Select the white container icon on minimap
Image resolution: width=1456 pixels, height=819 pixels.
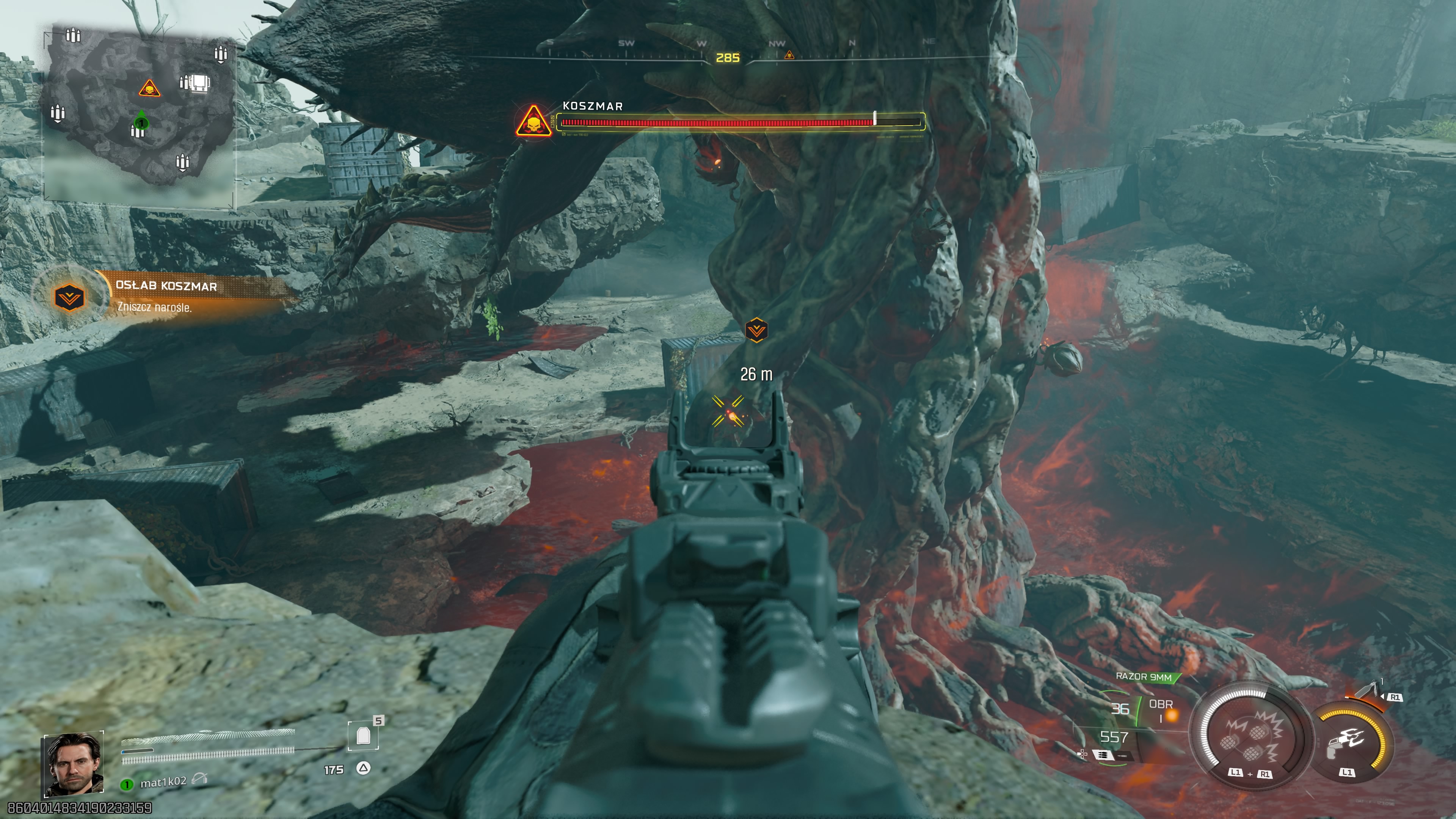click(x=199, y=83)
